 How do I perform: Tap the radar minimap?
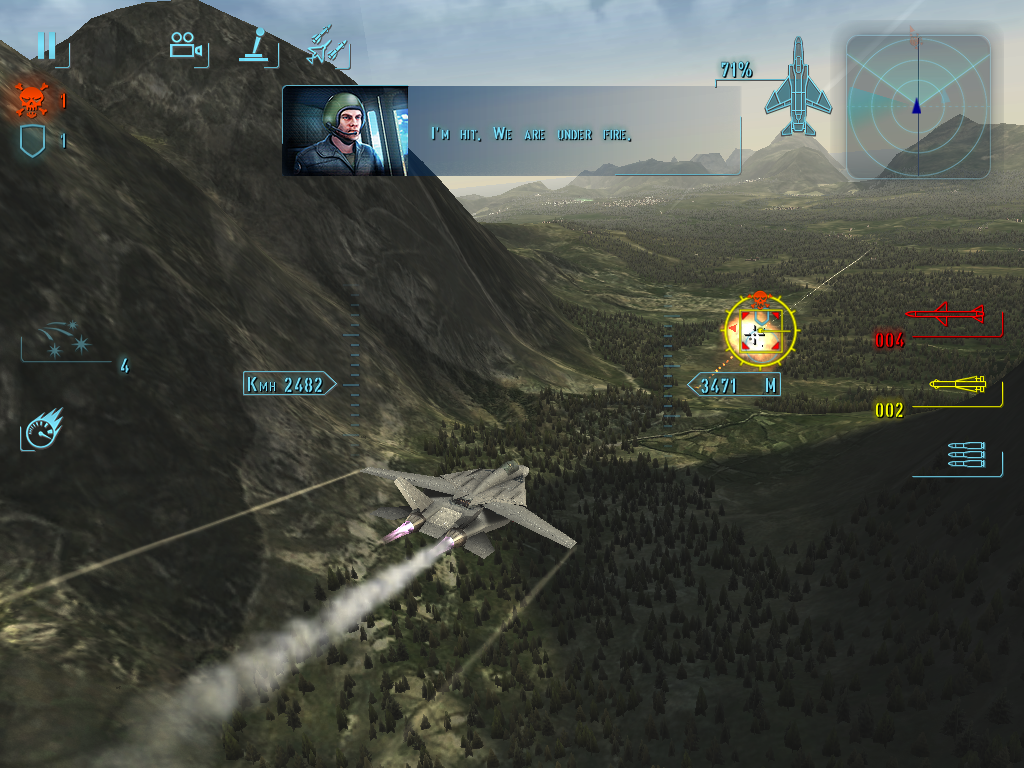[917, 106]
